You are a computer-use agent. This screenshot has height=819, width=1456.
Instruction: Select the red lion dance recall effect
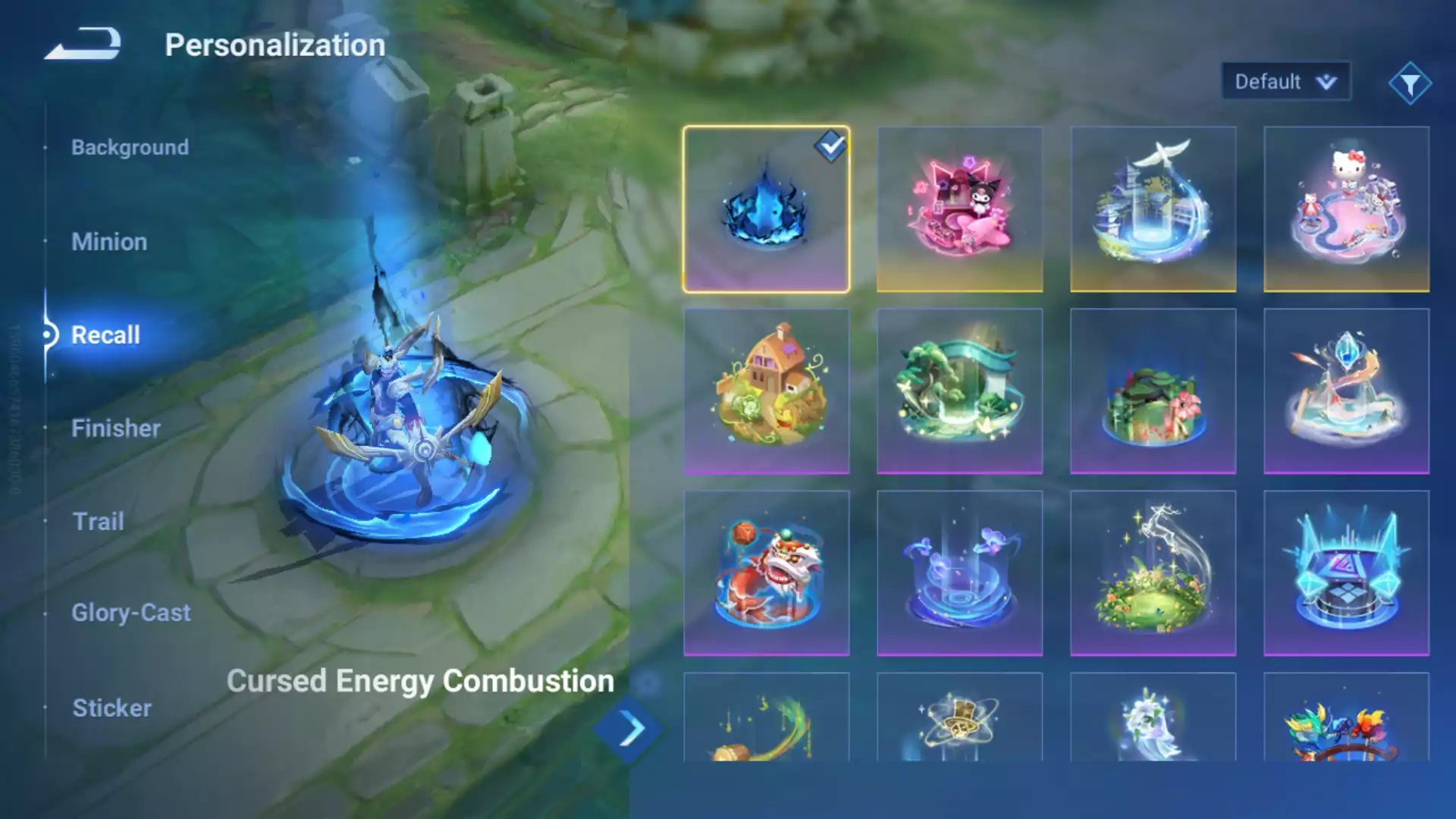coord(766,573)
